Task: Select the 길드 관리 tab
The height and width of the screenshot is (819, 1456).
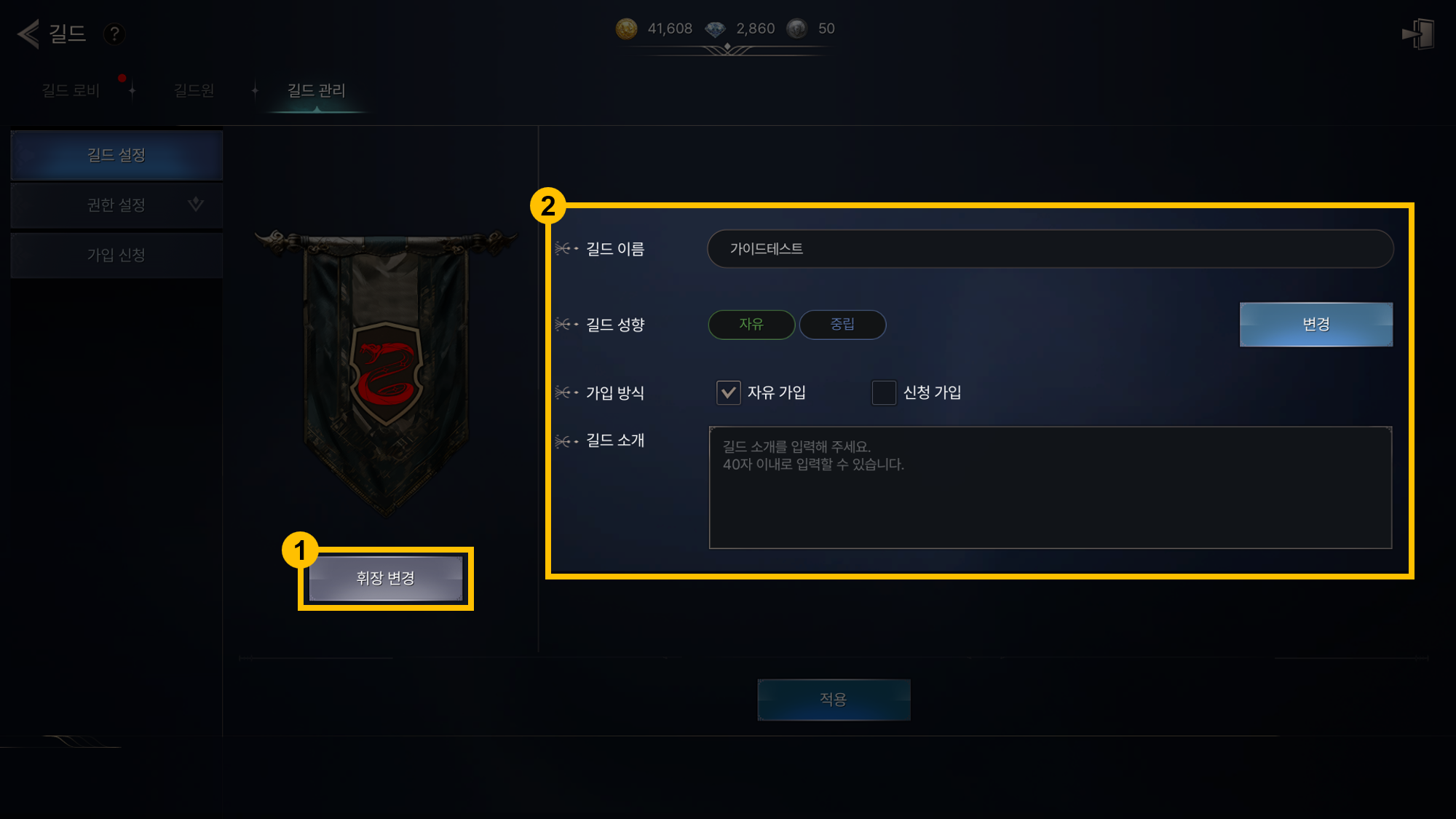Action: 316,90
